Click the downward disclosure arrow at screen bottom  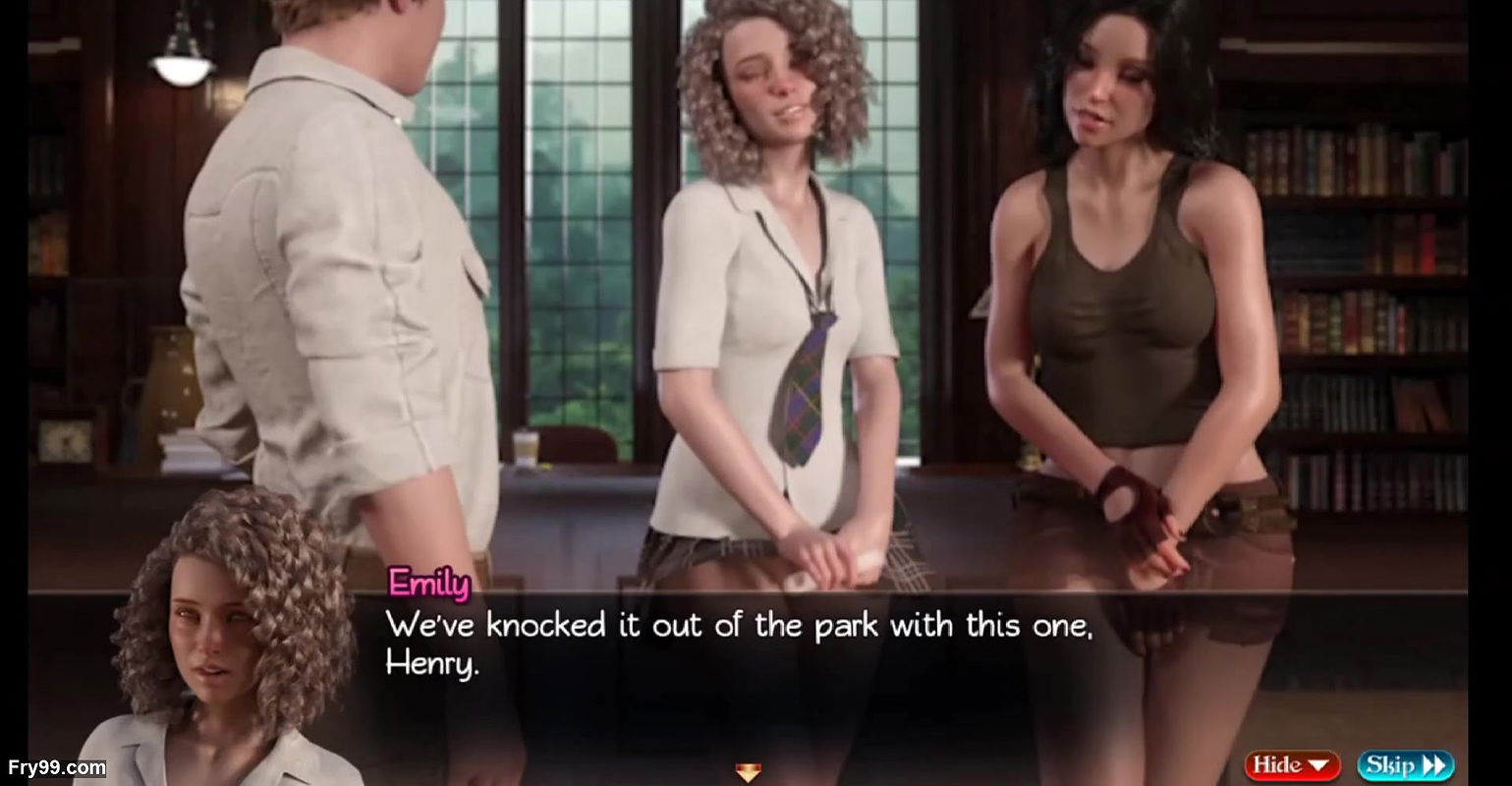click(749, 774)
